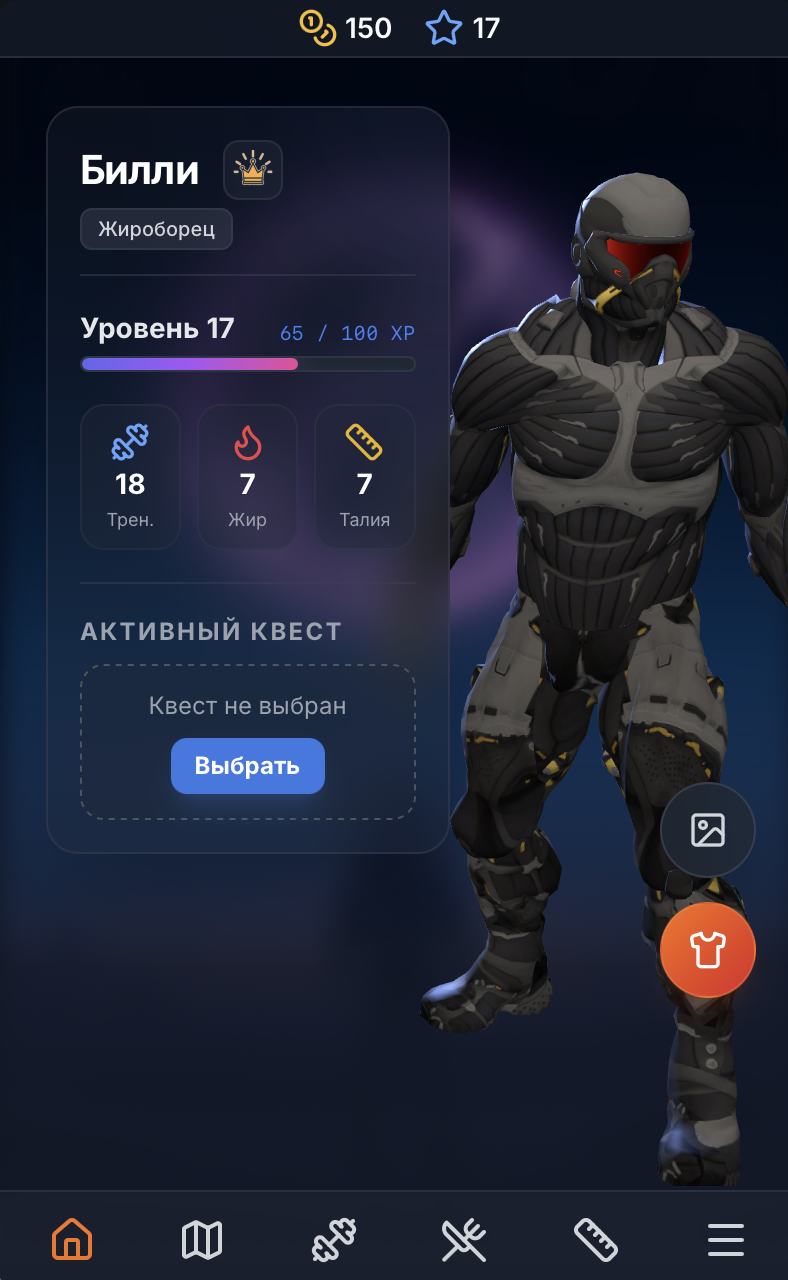Tap the blue star level icon
Viewport: 788px width, 1280px height.
[443, 28]
